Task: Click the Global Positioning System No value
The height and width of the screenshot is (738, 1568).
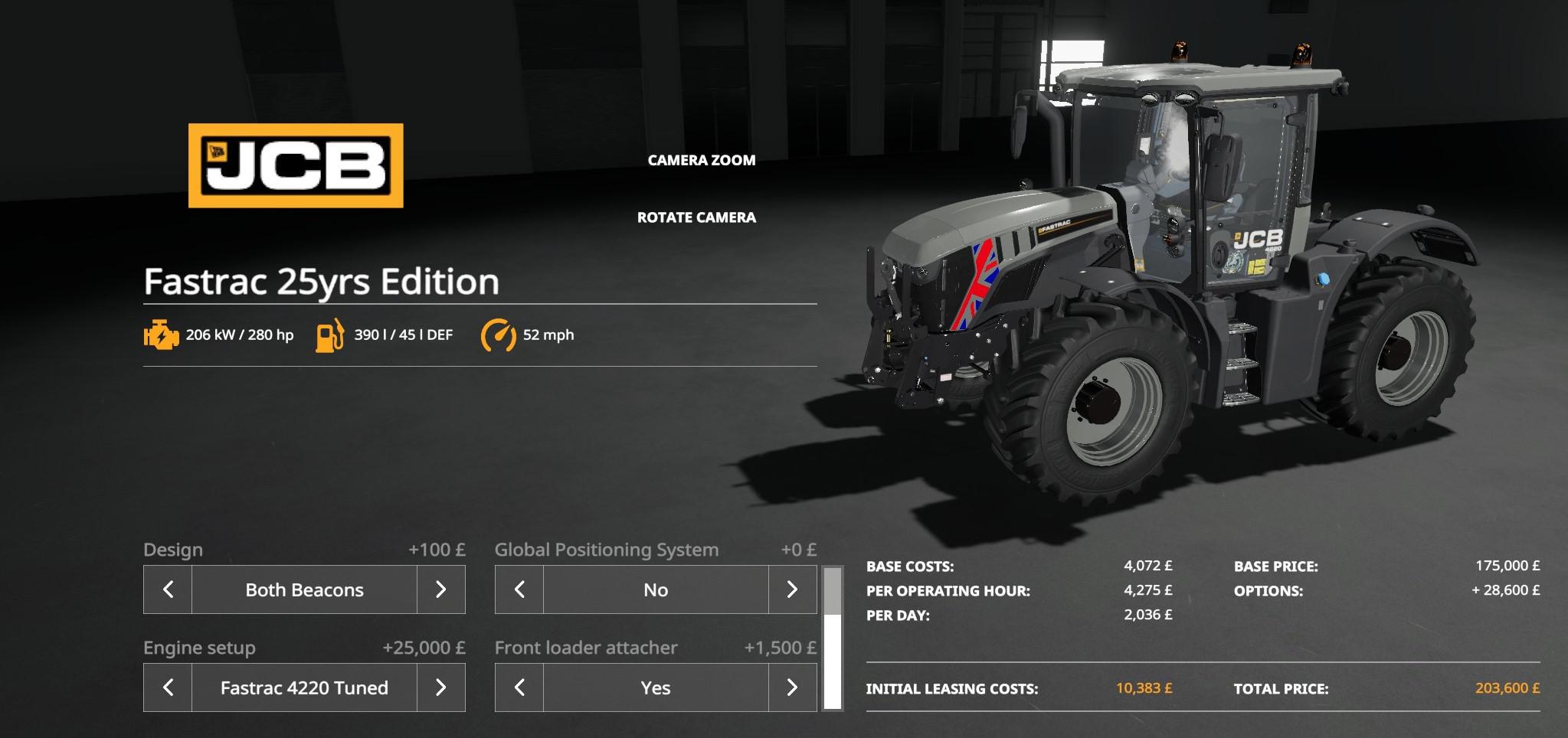Action: (656, 589)
